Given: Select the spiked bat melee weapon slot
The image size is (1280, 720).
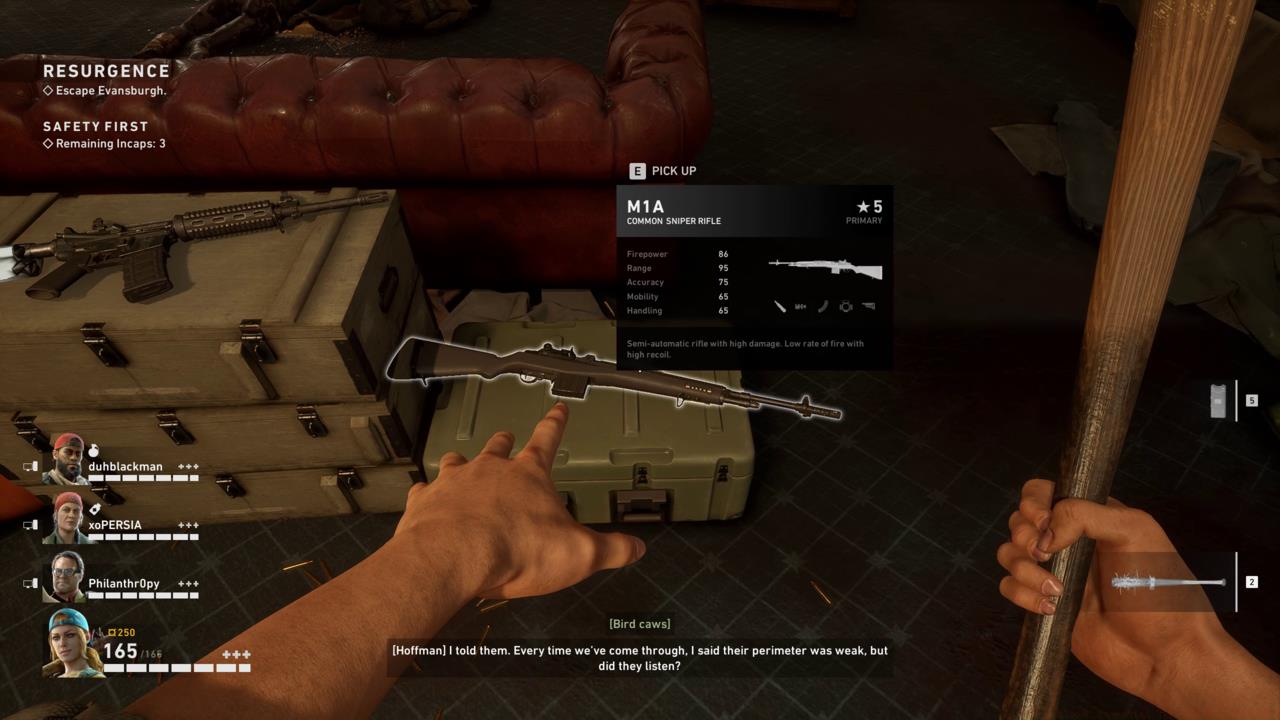Looking at the screenshot, I should (1170, 582).
